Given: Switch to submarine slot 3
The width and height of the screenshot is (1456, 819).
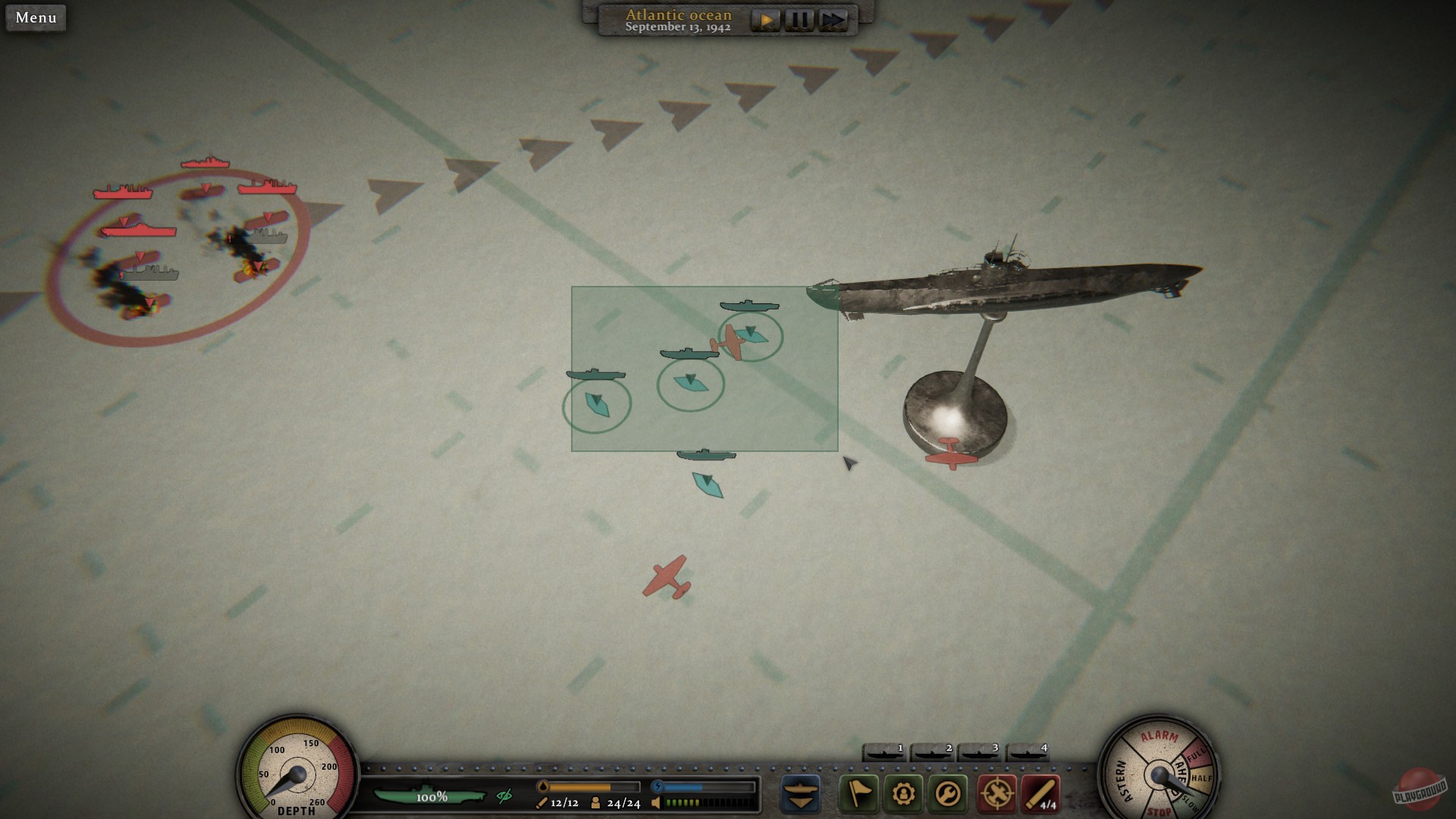Looking at the screenshot, I should tap(980, 751).
